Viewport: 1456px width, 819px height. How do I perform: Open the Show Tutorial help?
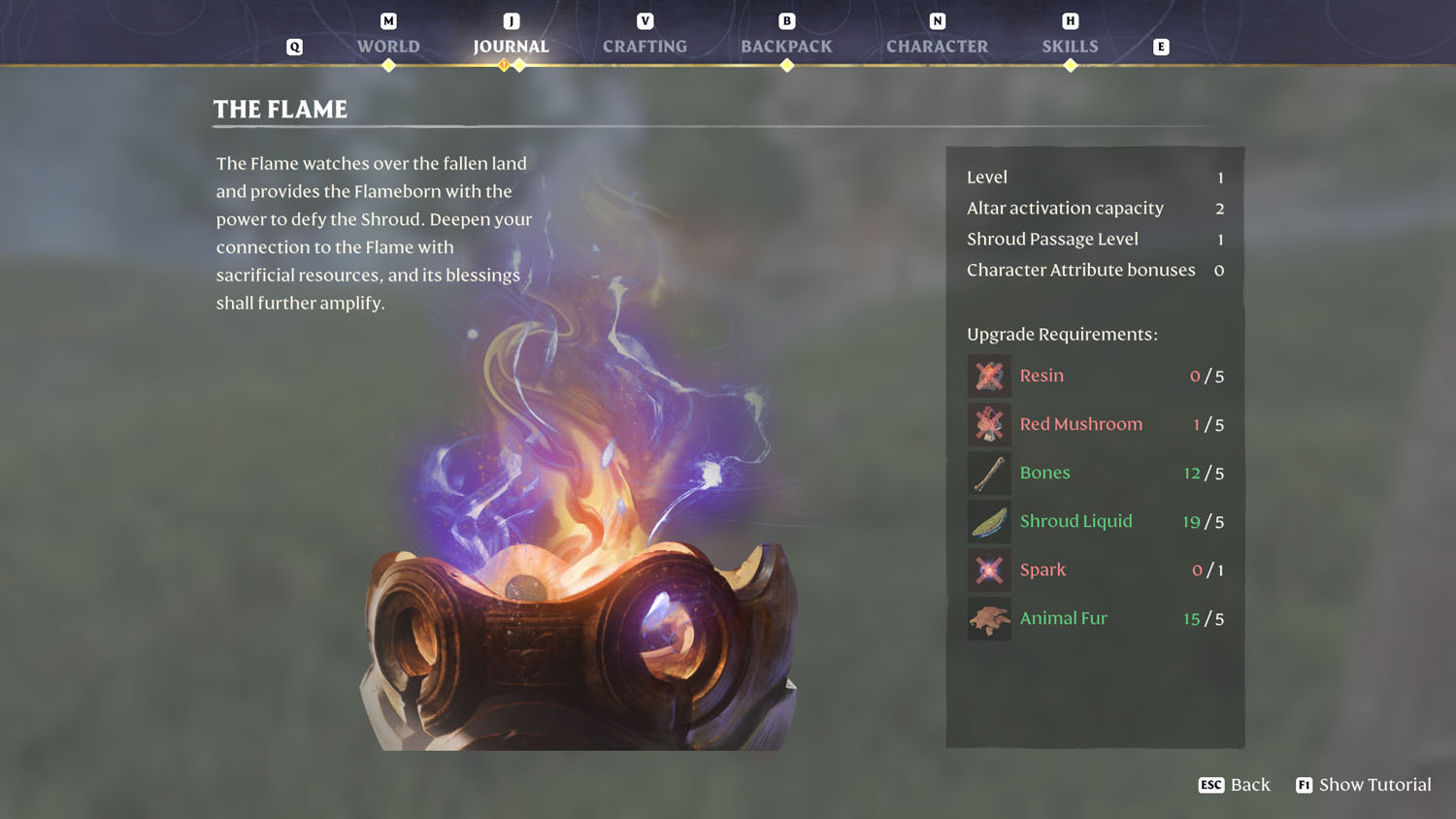click(1364, 784)
